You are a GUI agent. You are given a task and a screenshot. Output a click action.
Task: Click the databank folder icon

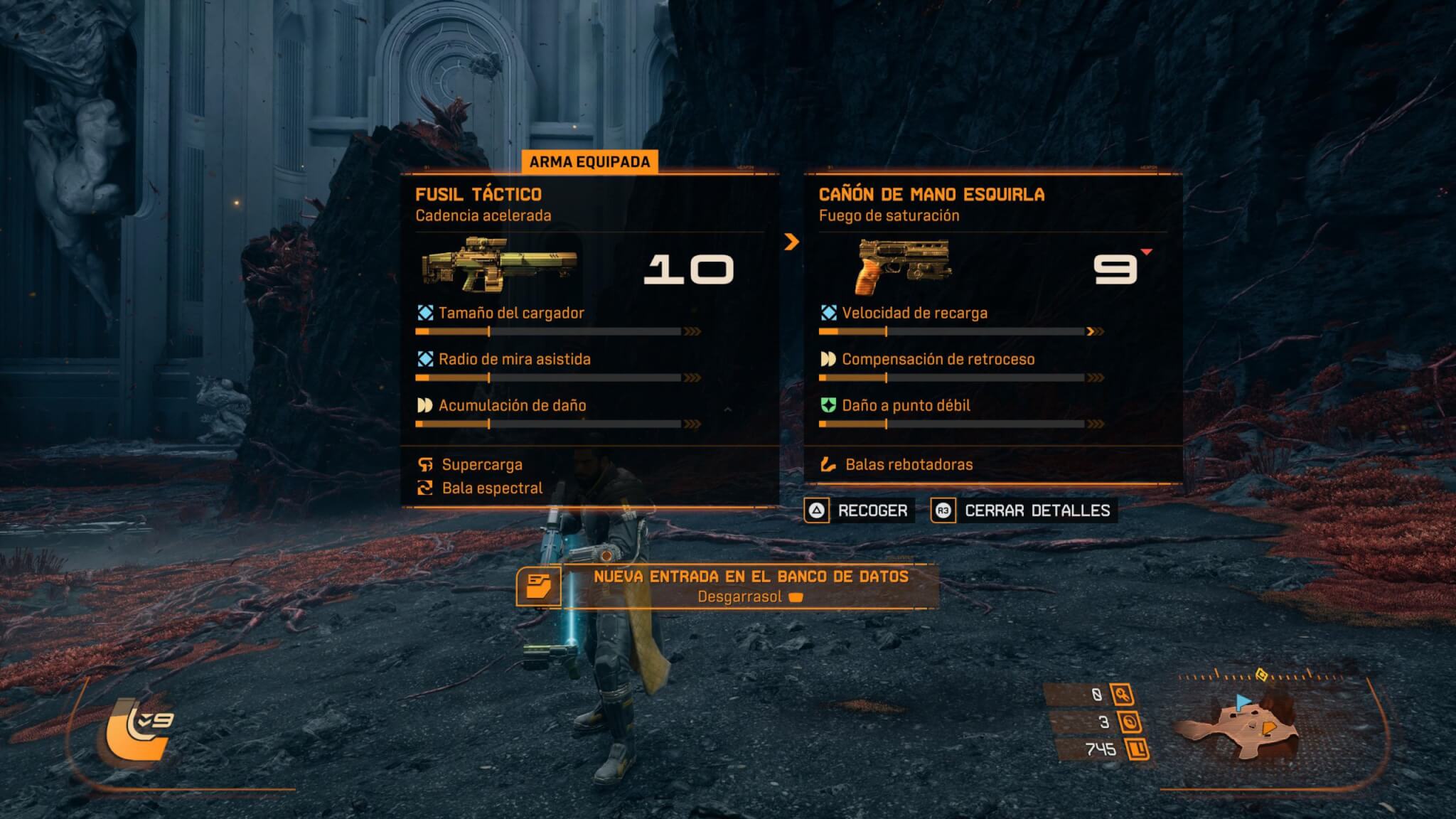click(x=538, y=587)
